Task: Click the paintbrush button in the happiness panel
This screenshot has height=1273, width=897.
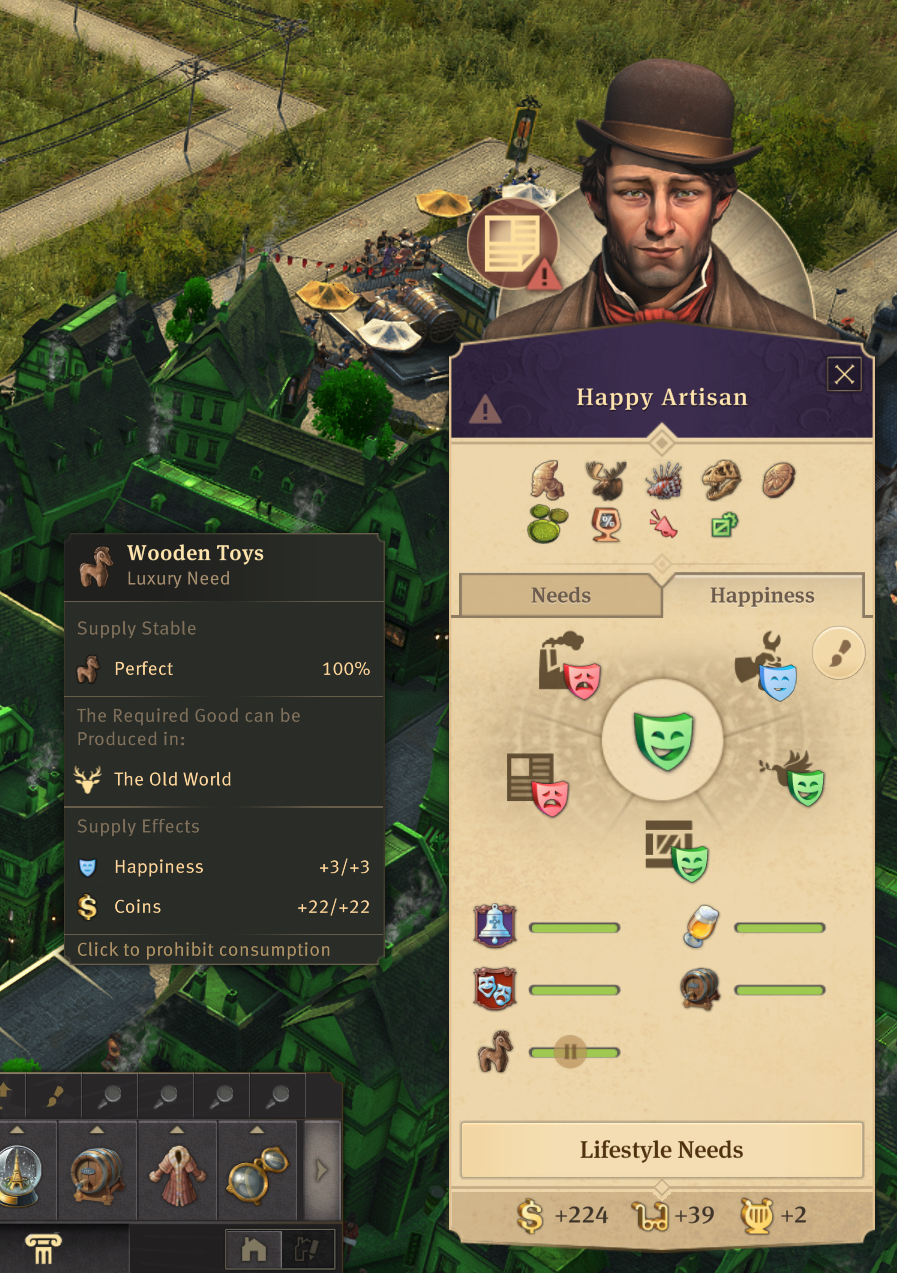Action: click(x=838, y=653)
